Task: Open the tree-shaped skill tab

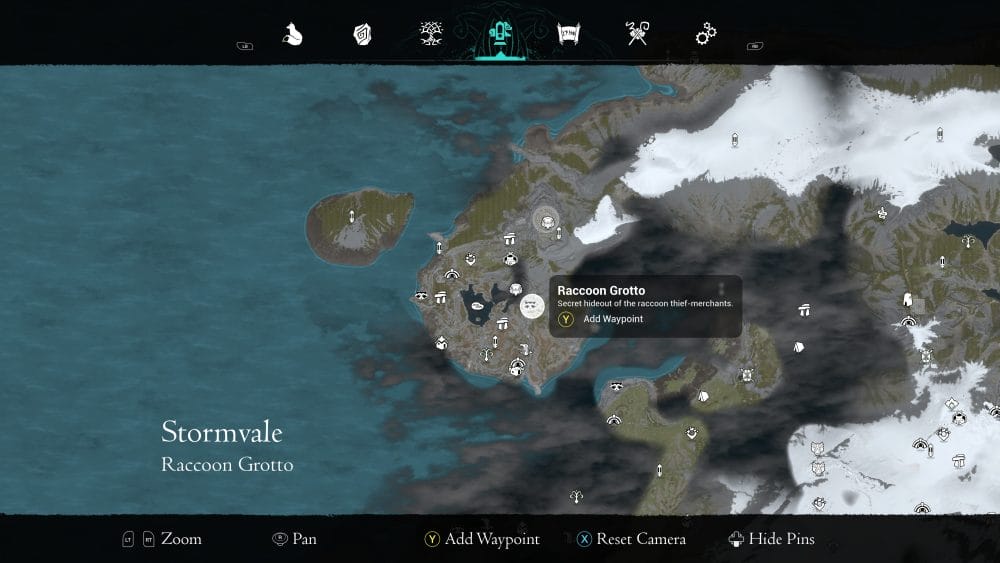Action: (x=431, y=35)
